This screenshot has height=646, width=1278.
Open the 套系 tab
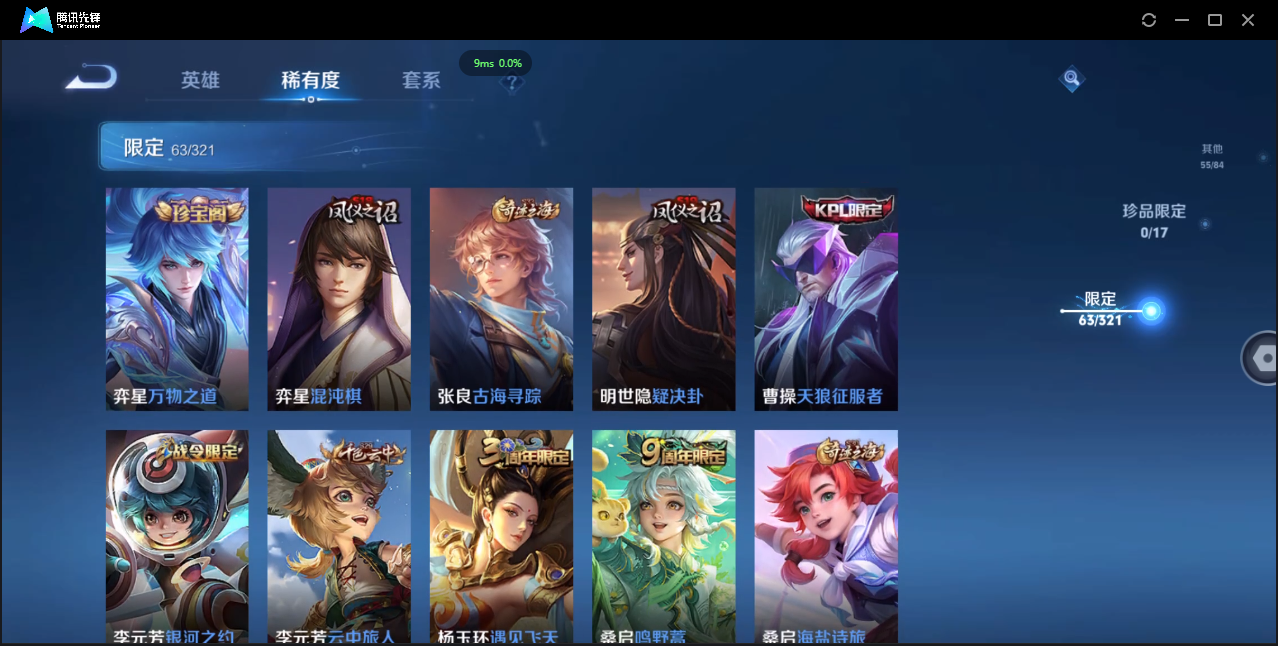[421, 80]
